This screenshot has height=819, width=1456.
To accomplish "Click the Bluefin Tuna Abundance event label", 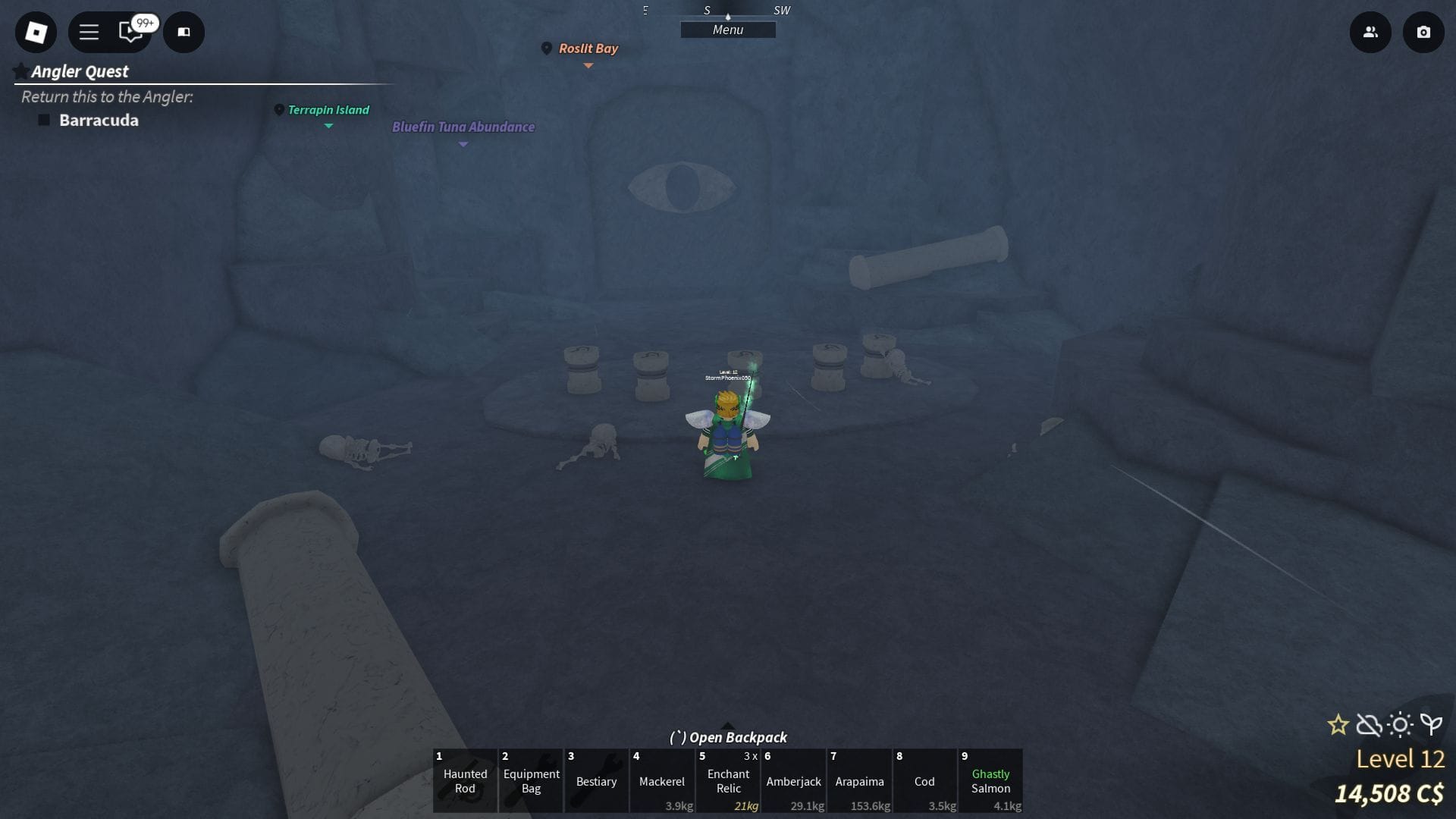I will [x=463, y=127].
